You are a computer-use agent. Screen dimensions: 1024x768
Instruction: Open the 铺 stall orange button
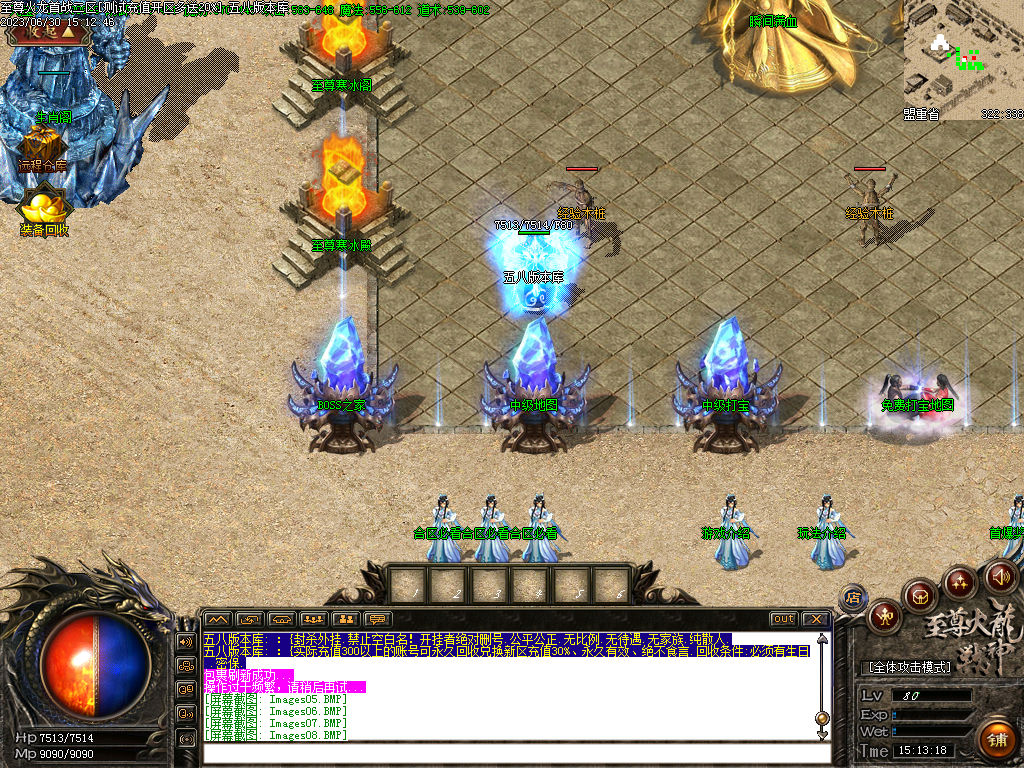[995, 739]
